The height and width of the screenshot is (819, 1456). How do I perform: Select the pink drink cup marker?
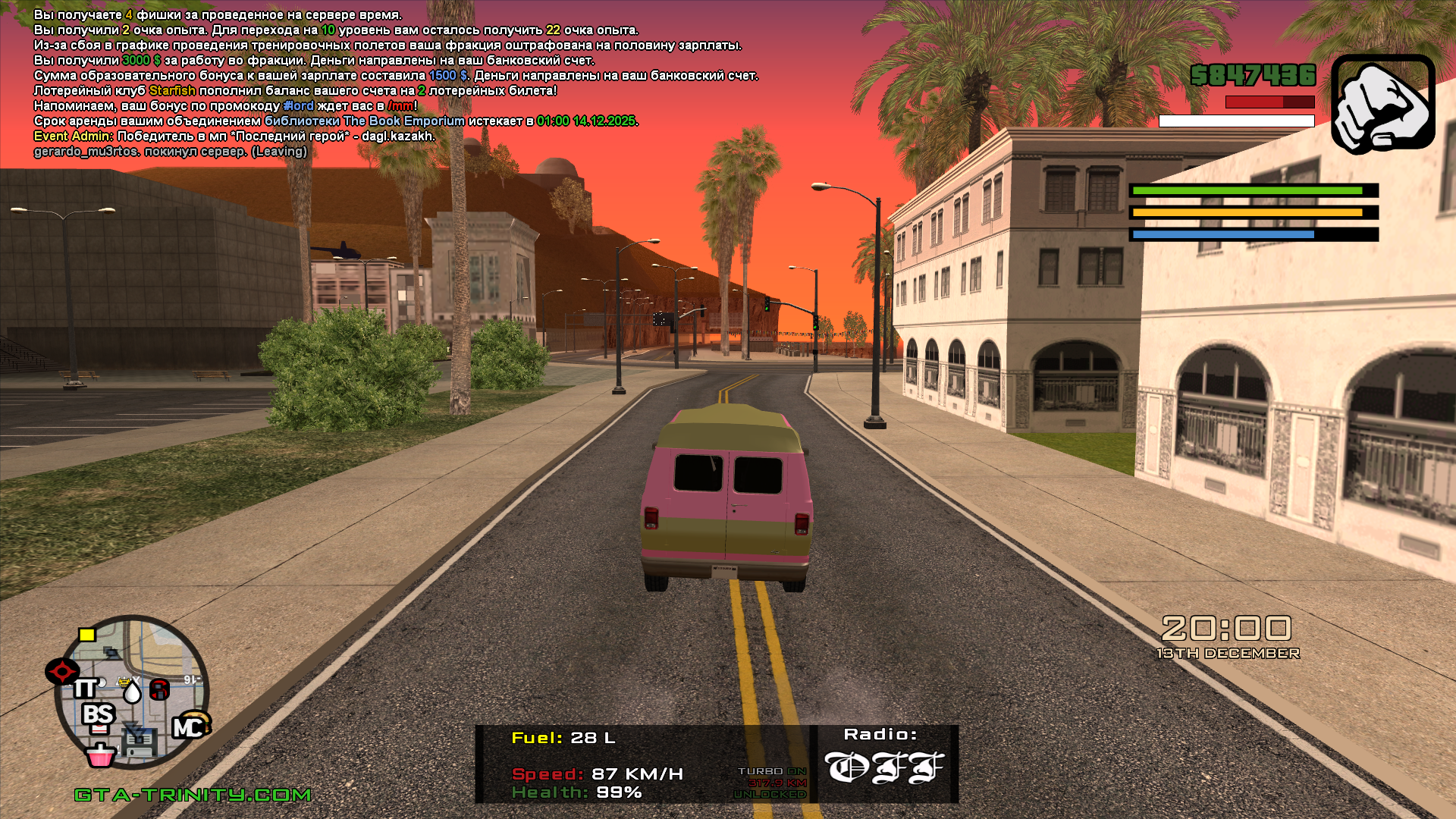[x=100, y=755]
